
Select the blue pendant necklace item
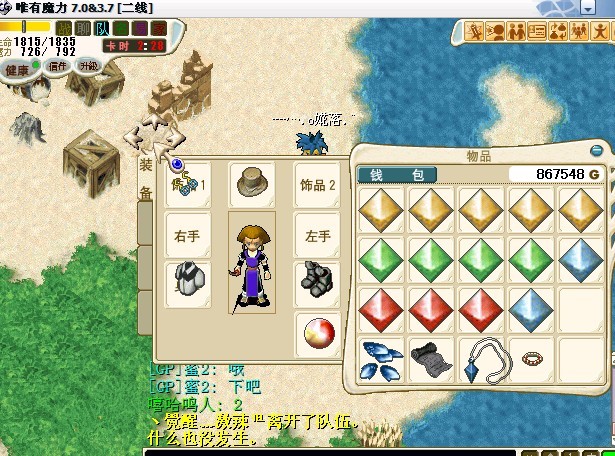click(x=482, y=360)
